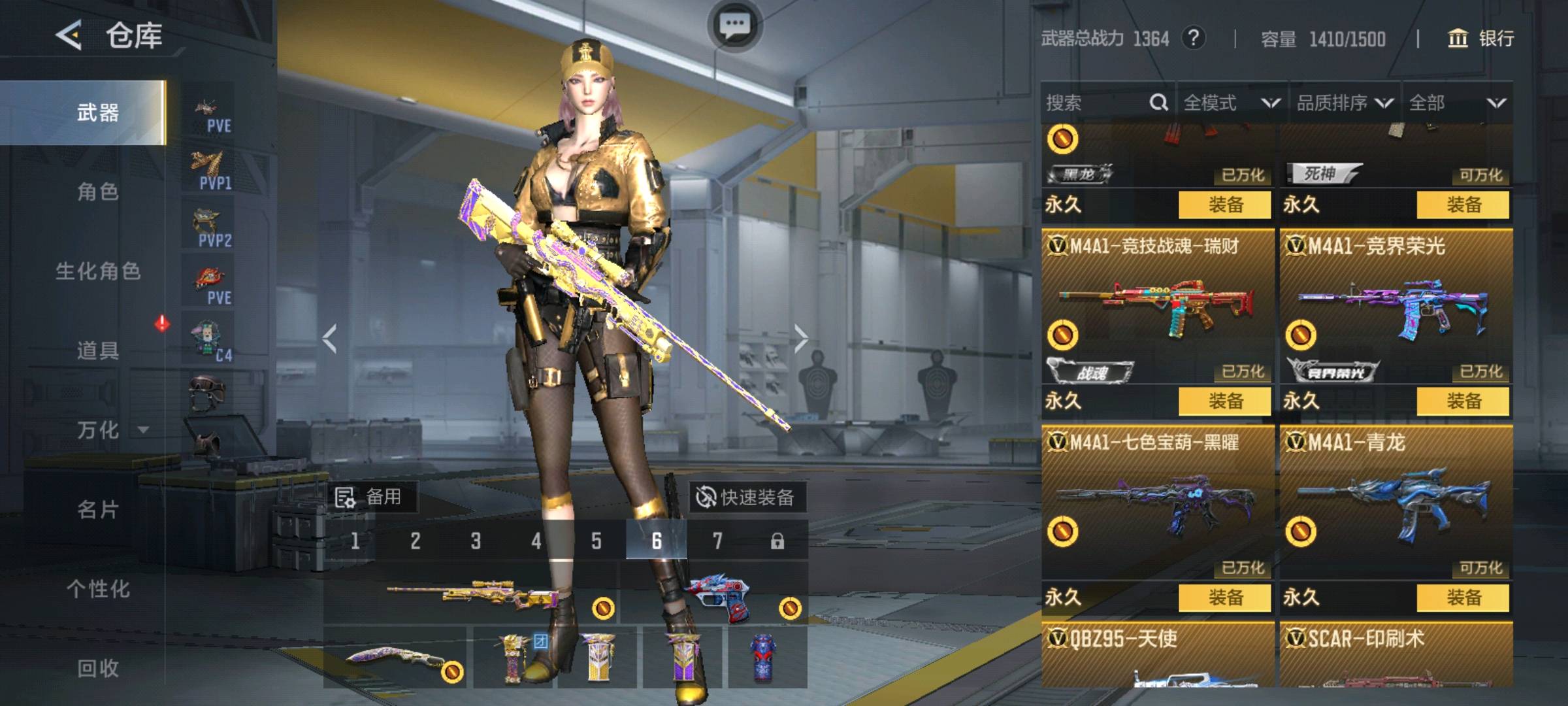Equip the M4A1-竞技战魂-瑞财 rifle
Image resolution: width=1568 pixels, height=706 pixels.
(1225, 401)
